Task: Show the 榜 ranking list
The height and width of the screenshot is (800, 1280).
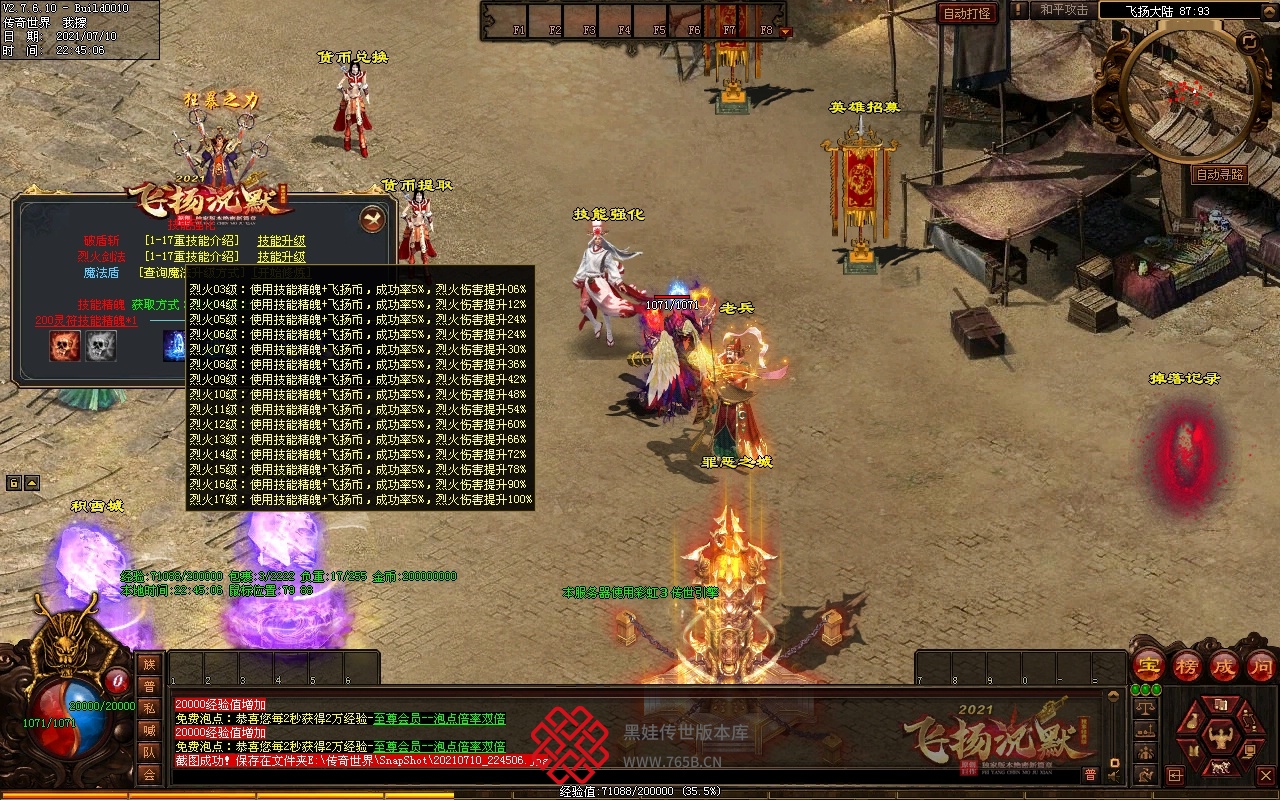Action: pos(1187,665)
